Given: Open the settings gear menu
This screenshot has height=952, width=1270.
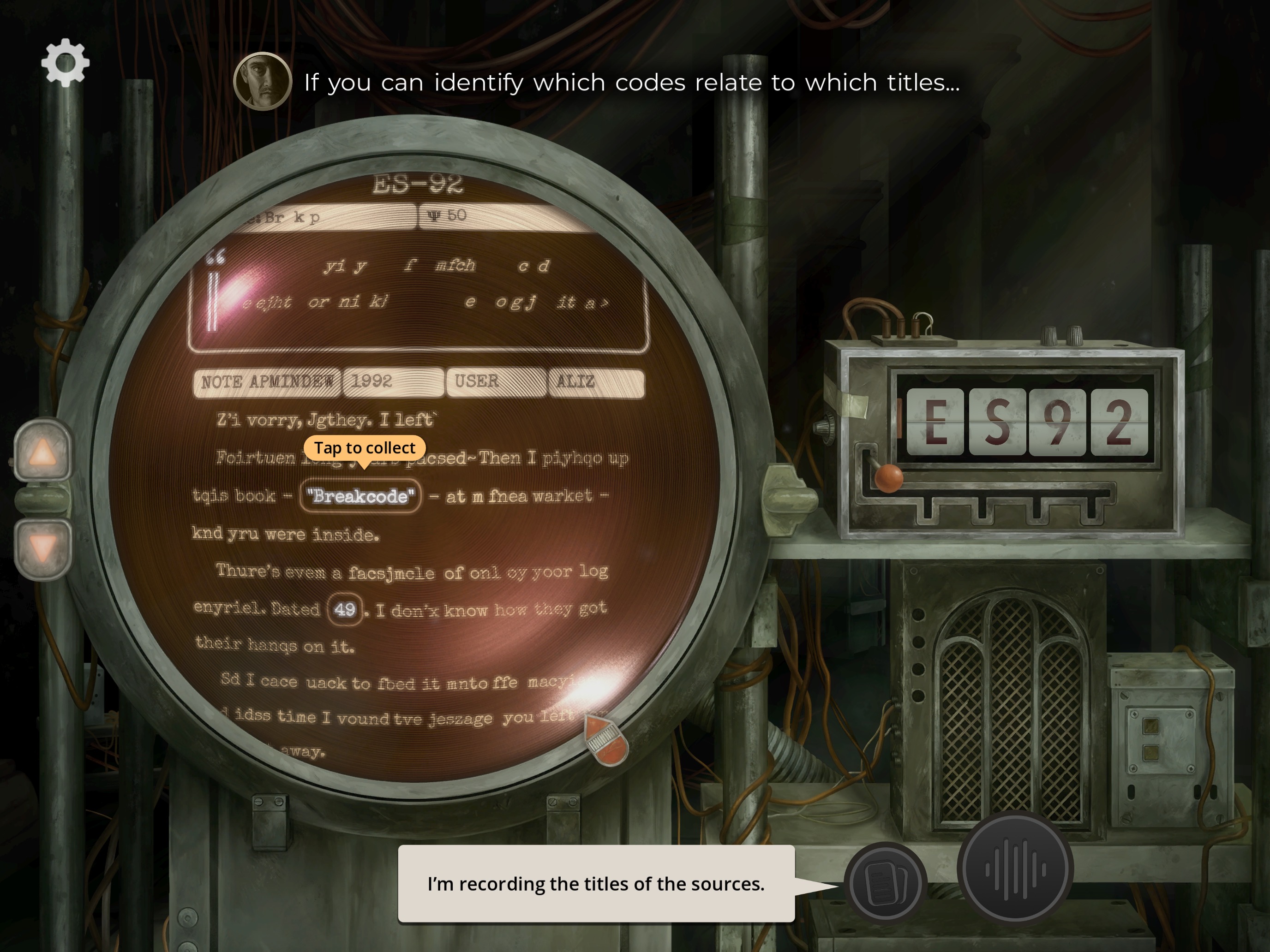Looking at the screenshot, I should (x=66, y=63).
